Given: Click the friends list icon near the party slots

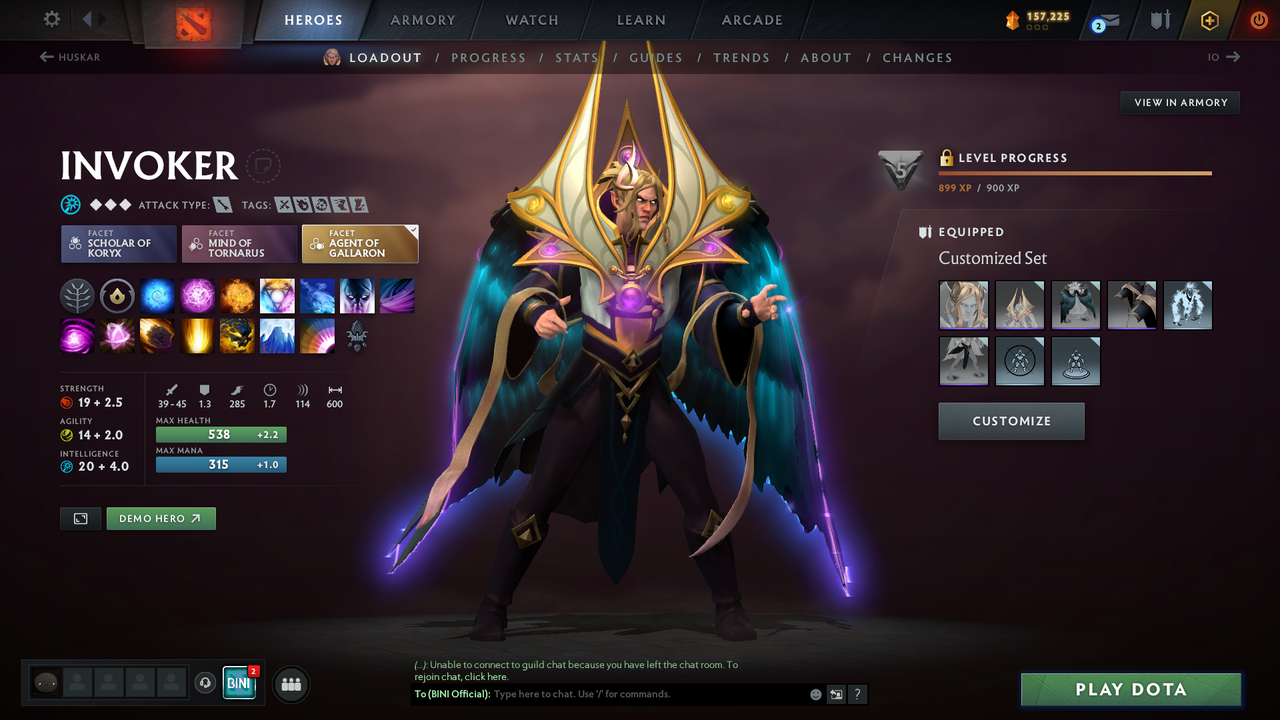Looking at the screenshot, I should 290,684.
